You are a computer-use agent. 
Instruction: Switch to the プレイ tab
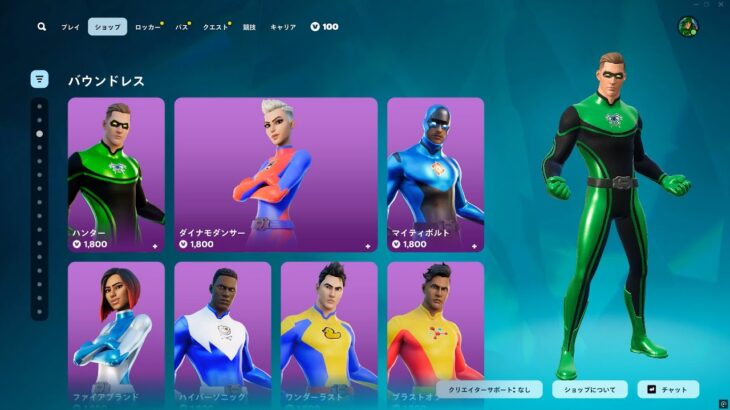tap(70, 27)
